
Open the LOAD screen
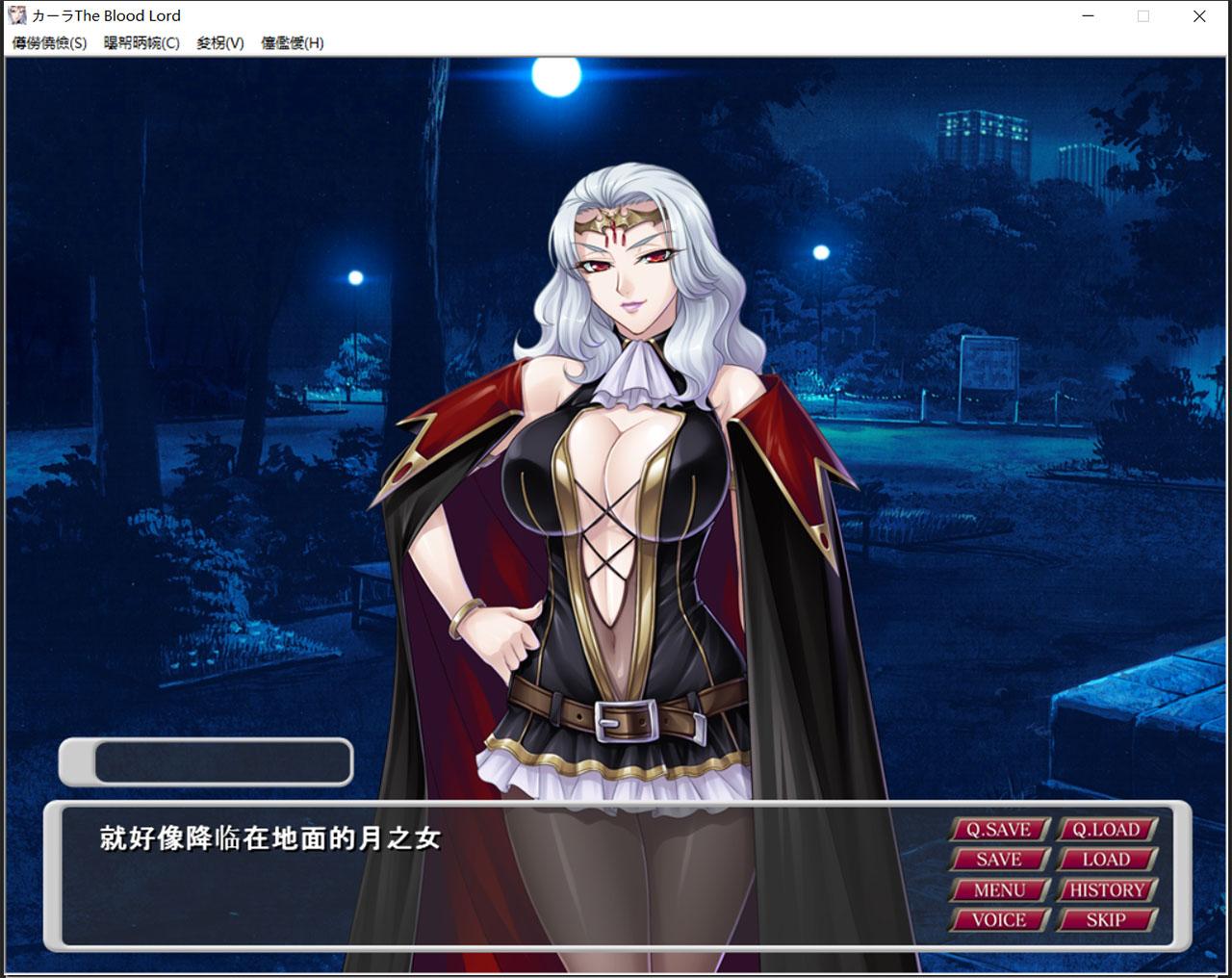[x=1106, y=860]
